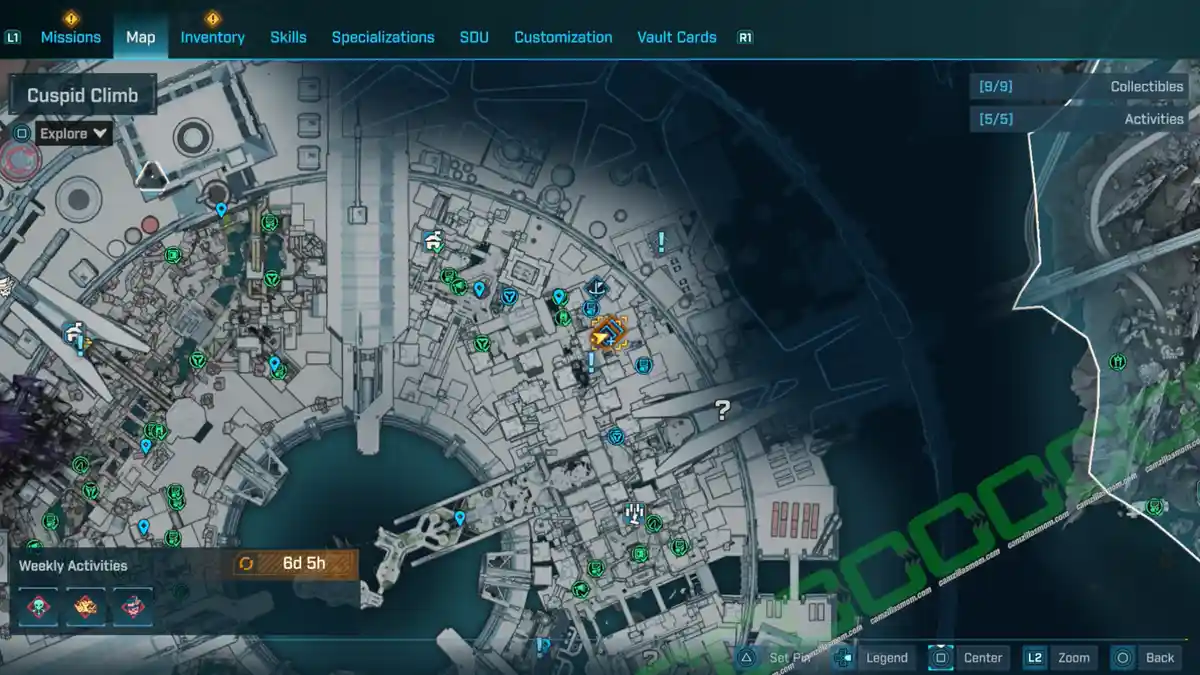Select the Activities tracker row
Image resolution: width=1200 pixels, height=675 pixels.
[1078, 119]
